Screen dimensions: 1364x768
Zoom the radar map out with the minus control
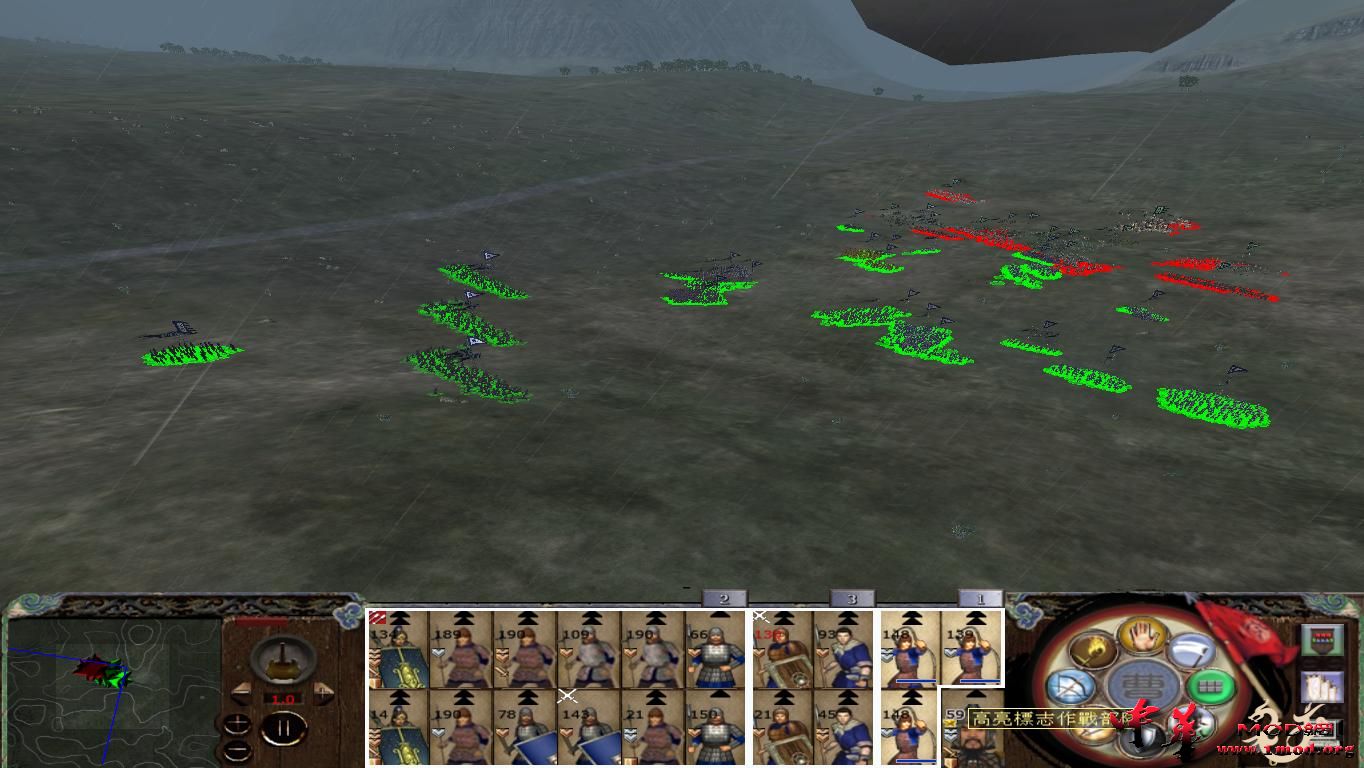click(x=237, y=750)
